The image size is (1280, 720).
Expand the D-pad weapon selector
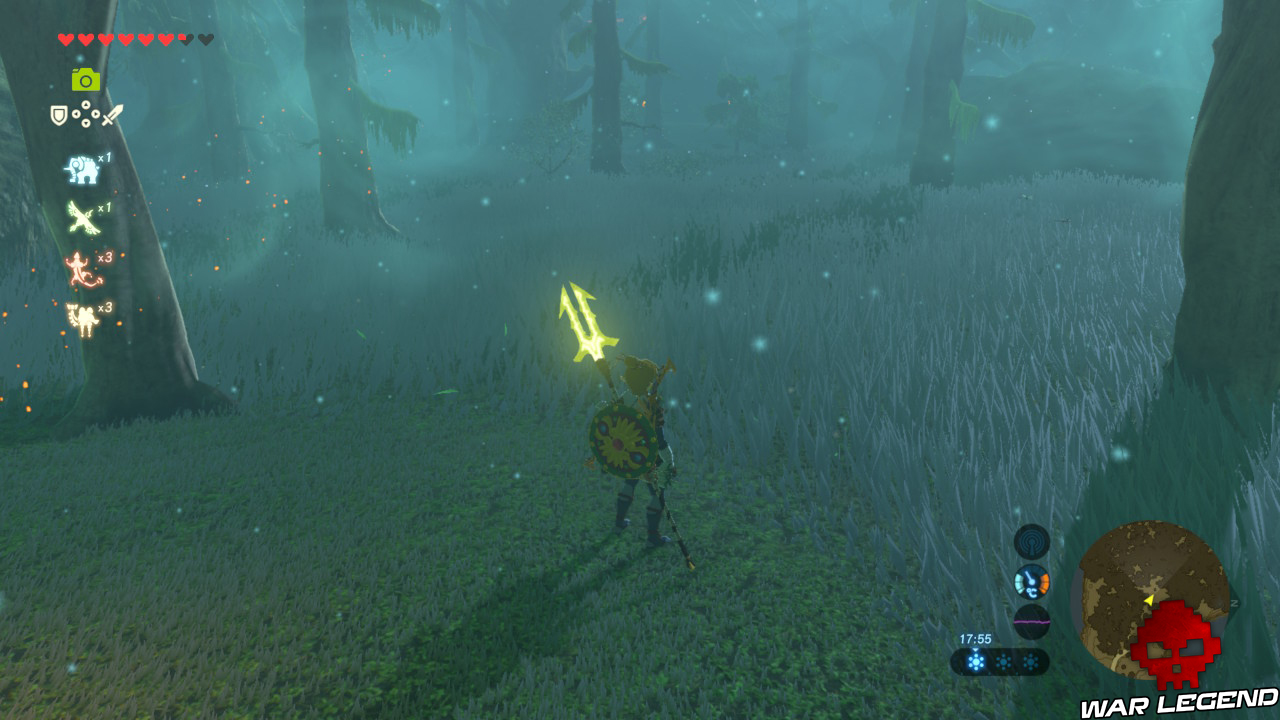(84, 112)
